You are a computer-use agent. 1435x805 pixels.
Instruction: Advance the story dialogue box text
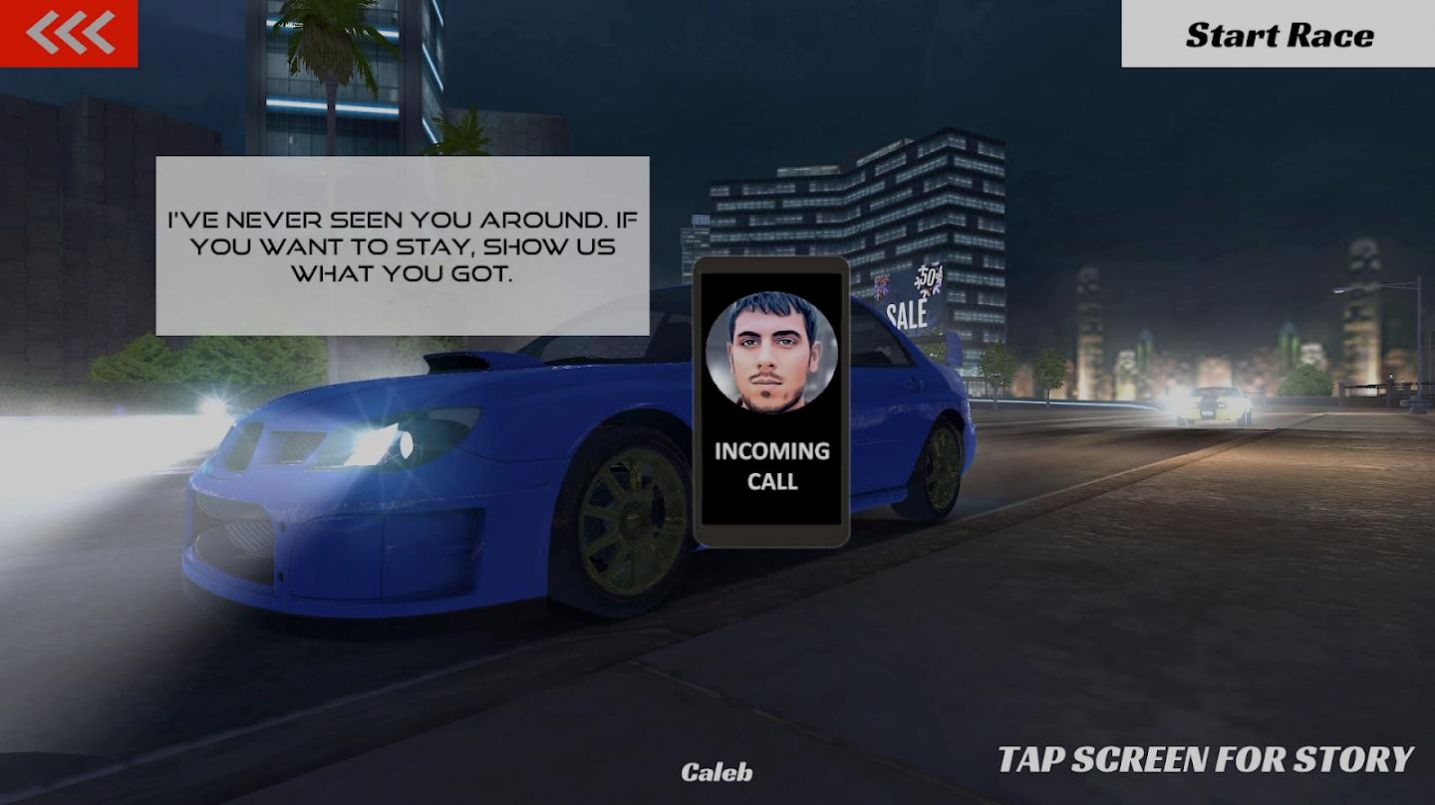pyautogui.click(x=402, y=246)
